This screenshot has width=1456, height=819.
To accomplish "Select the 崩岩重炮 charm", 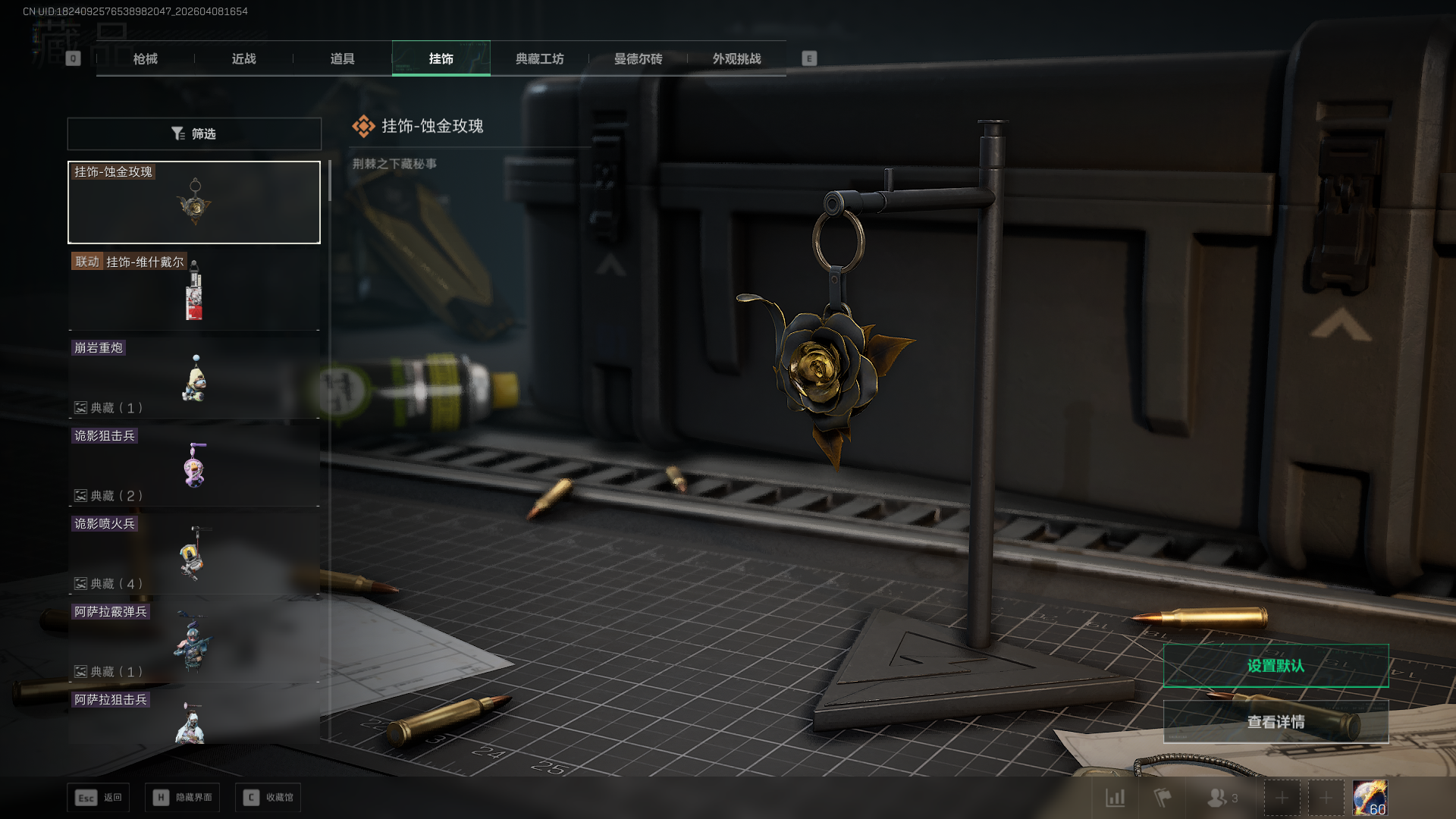I will [194, 378].
